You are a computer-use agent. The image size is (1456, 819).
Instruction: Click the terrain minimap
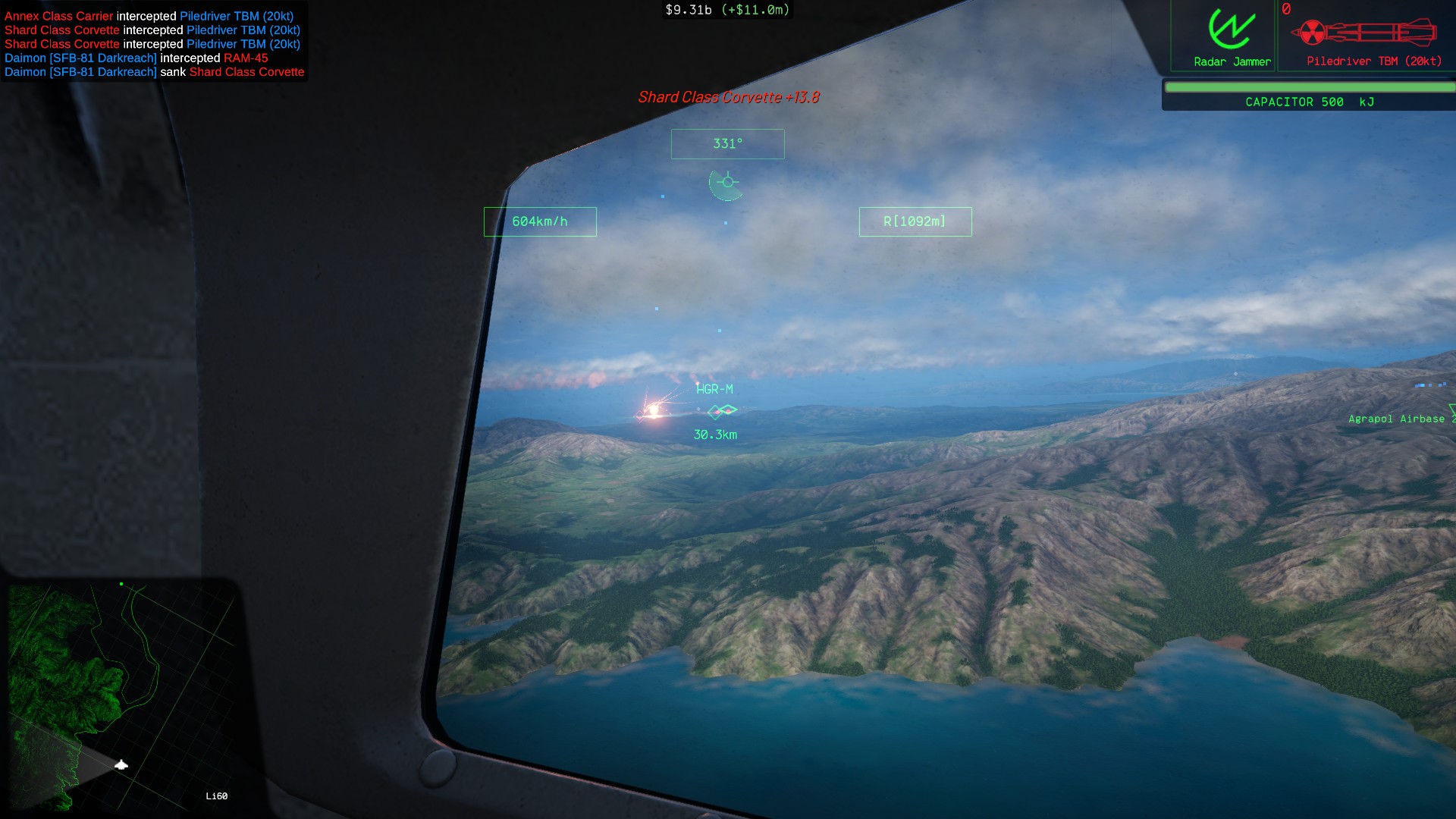(x=123, y=695)
